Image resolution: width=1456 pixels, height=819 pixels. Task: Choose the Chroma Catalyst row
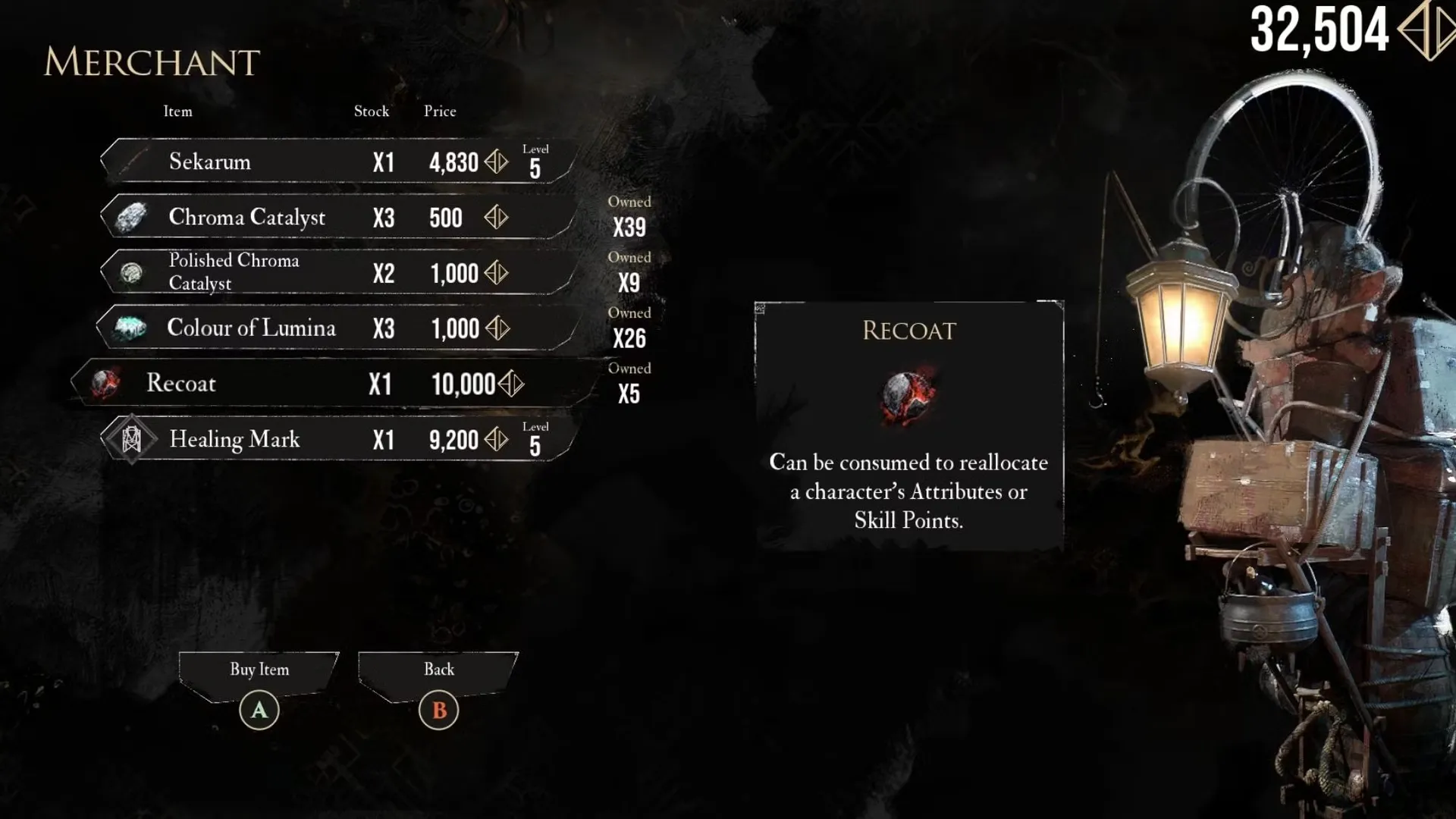click(x=334, y=218)
